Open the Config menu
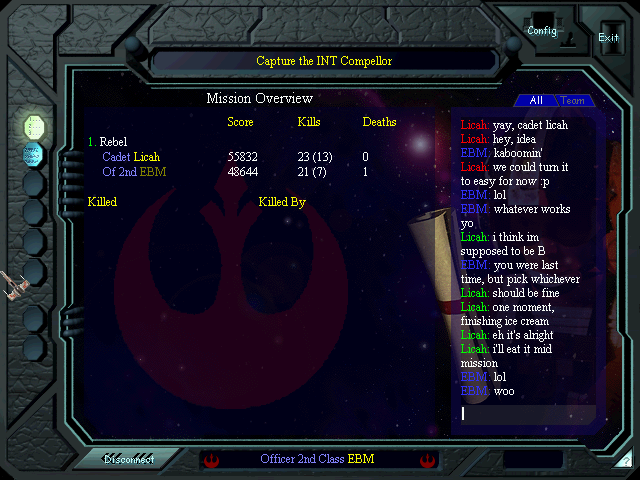 point(542,30)
